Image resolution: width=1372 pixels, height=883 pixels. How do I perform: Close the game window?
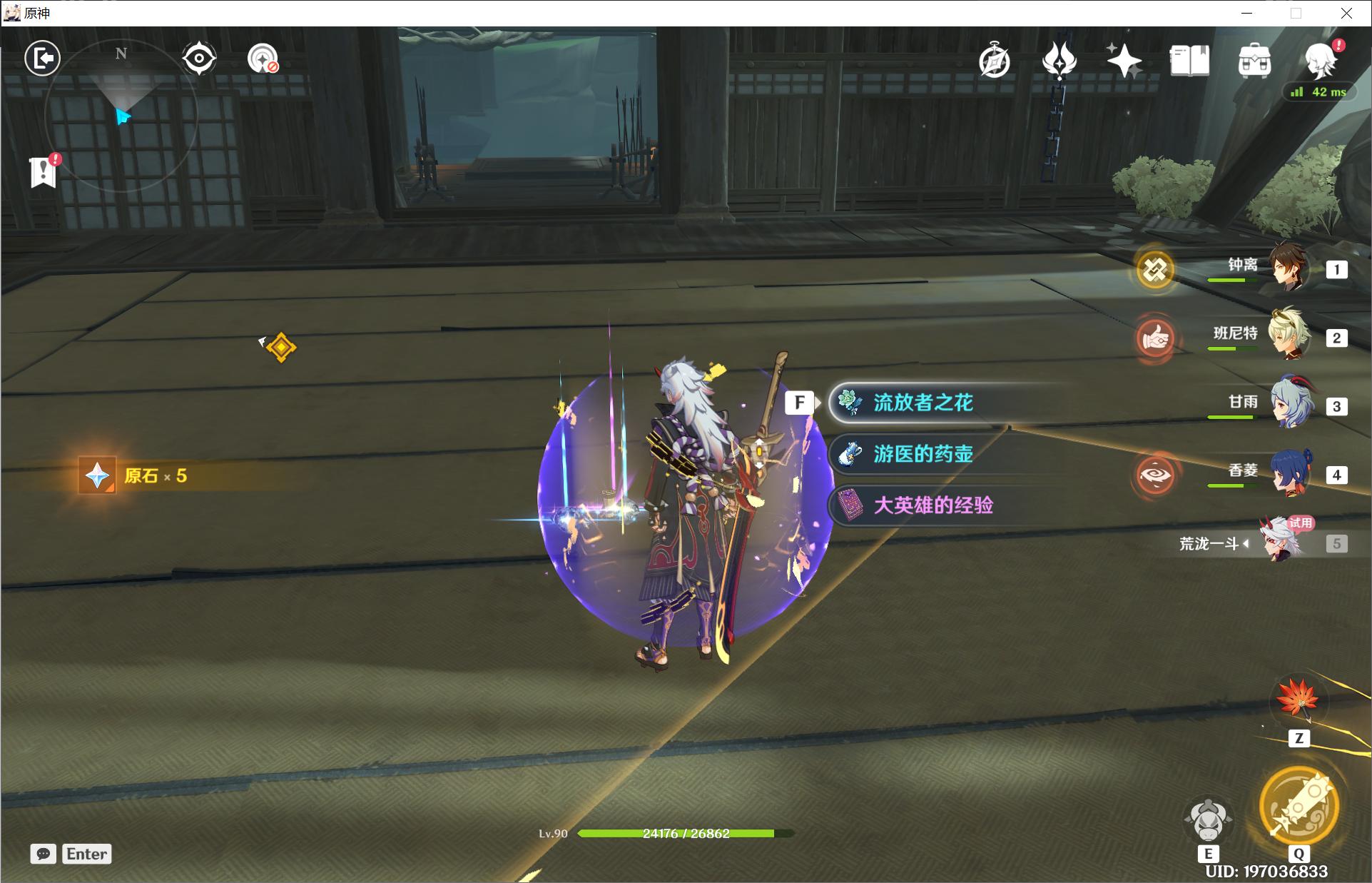[x=1346, y=13]
